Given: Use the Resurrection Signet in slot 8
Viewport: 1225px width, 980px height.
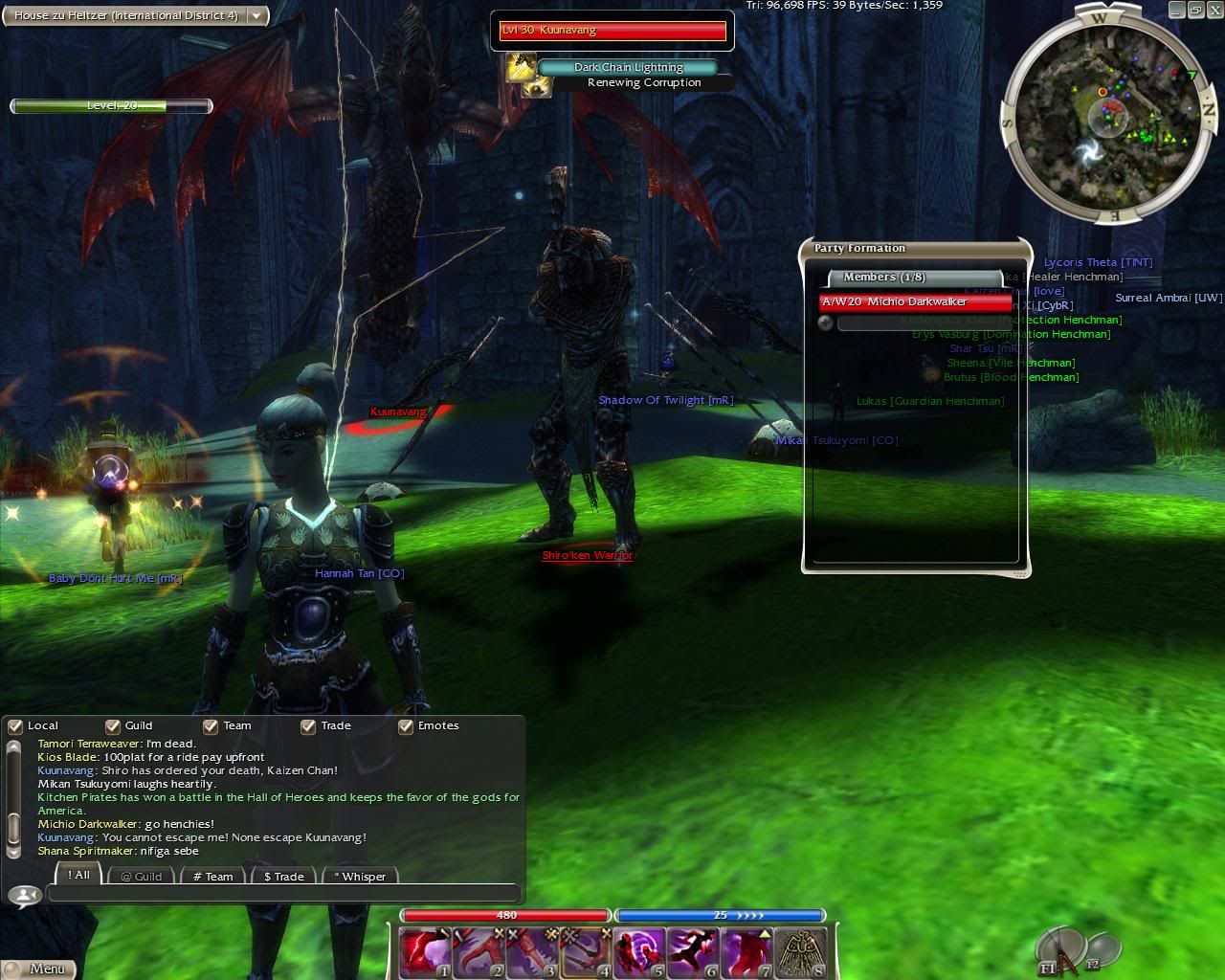Looking at the screenshot, I should click(x=802, y=949).
